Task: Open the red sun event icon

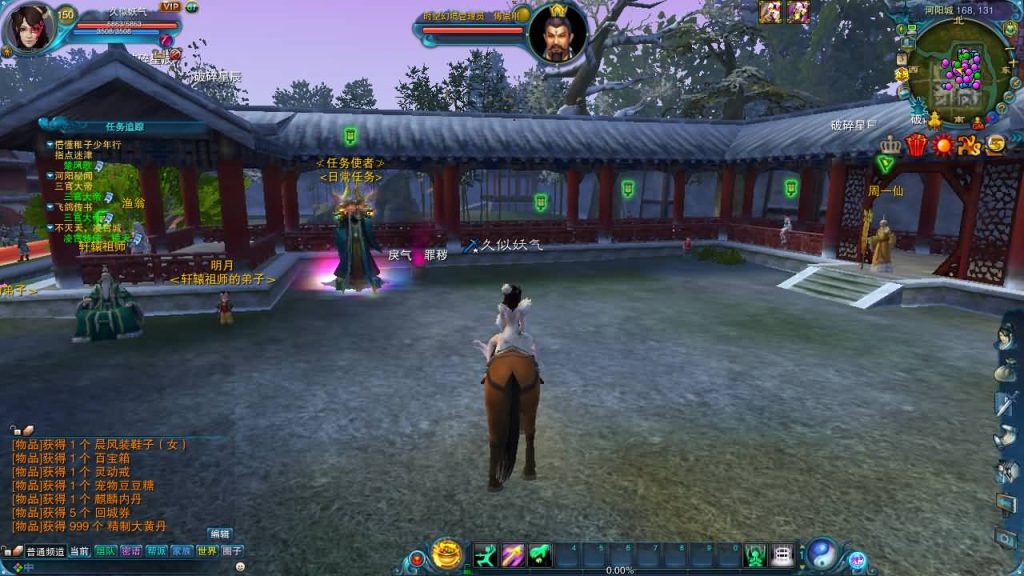Action: pos(942,145)
